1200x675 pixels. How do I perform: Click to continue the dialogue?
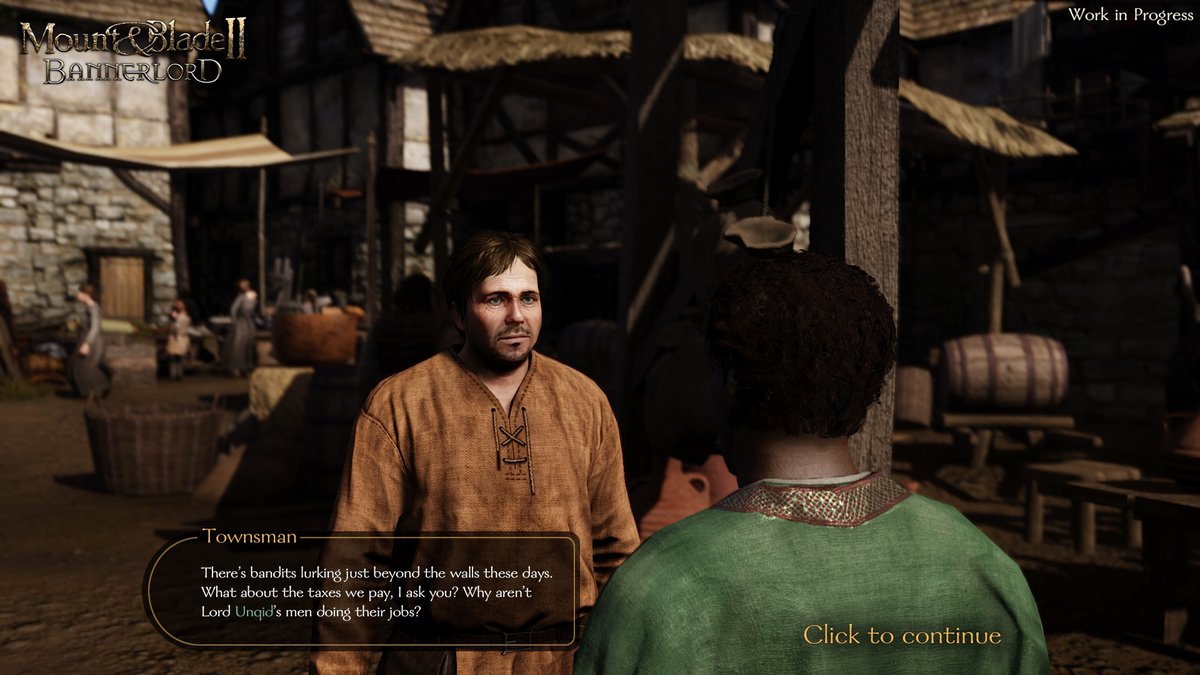point(901,636)
